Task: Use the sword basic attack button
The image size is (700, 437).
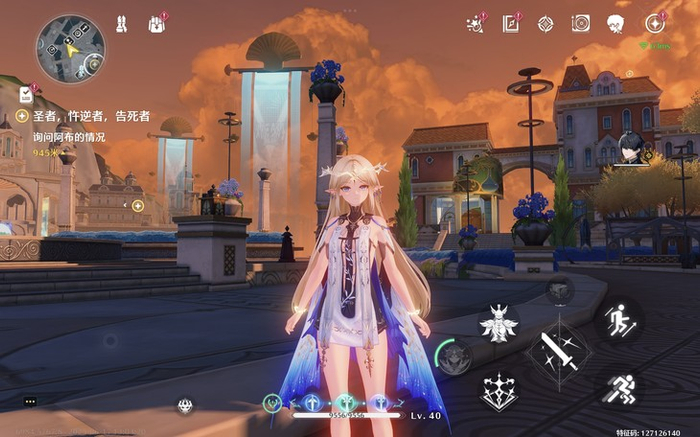Action: (x=558, y=352)
